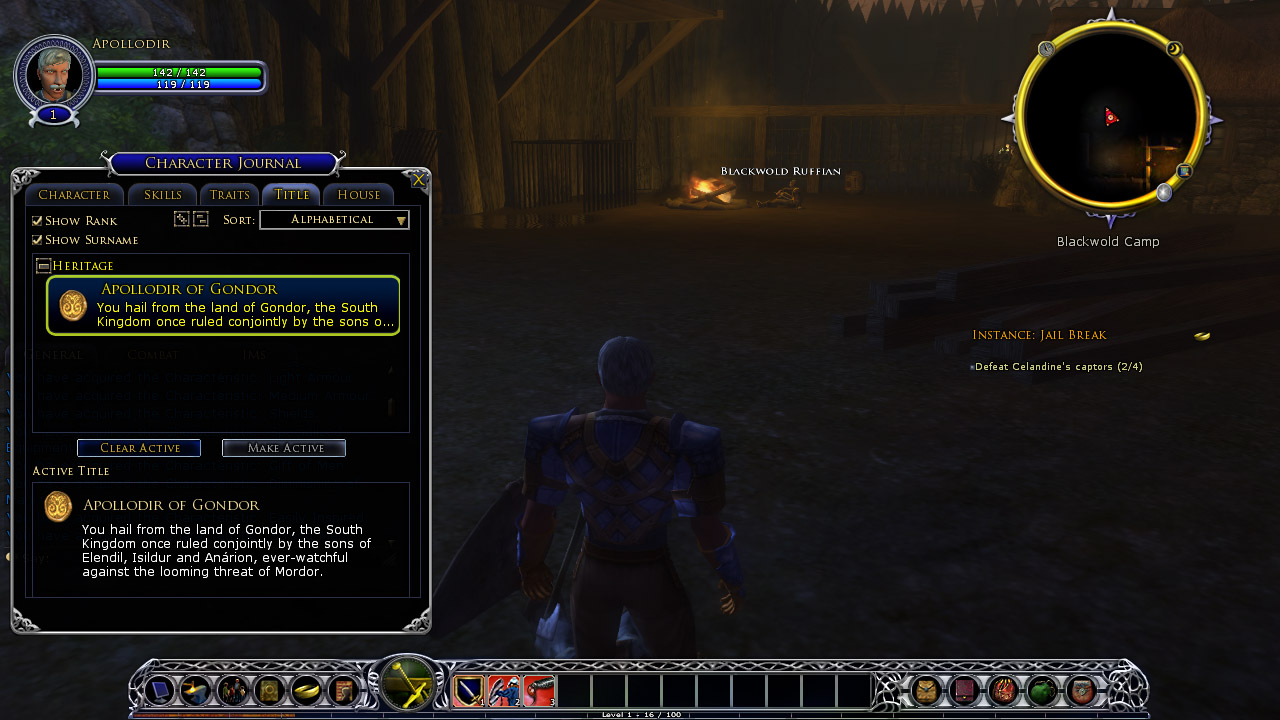
Task: Toggle the Show Rank checkbox
Action: [x=38, y=221]
